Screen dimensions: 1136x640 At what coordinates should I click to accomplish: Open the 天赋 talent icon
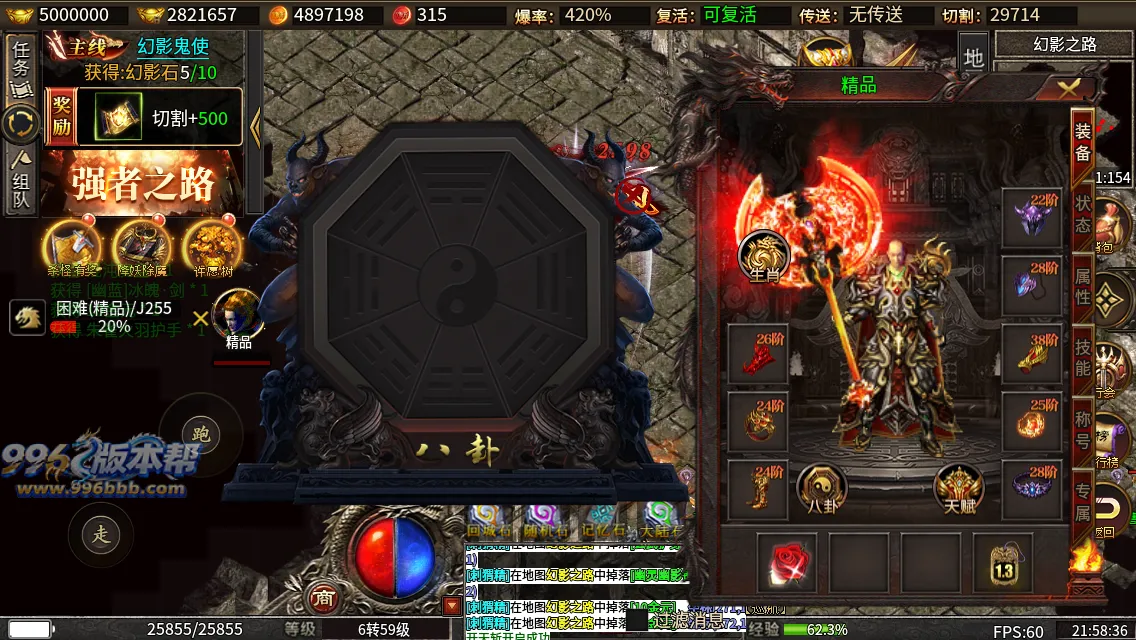pos(958,489)
